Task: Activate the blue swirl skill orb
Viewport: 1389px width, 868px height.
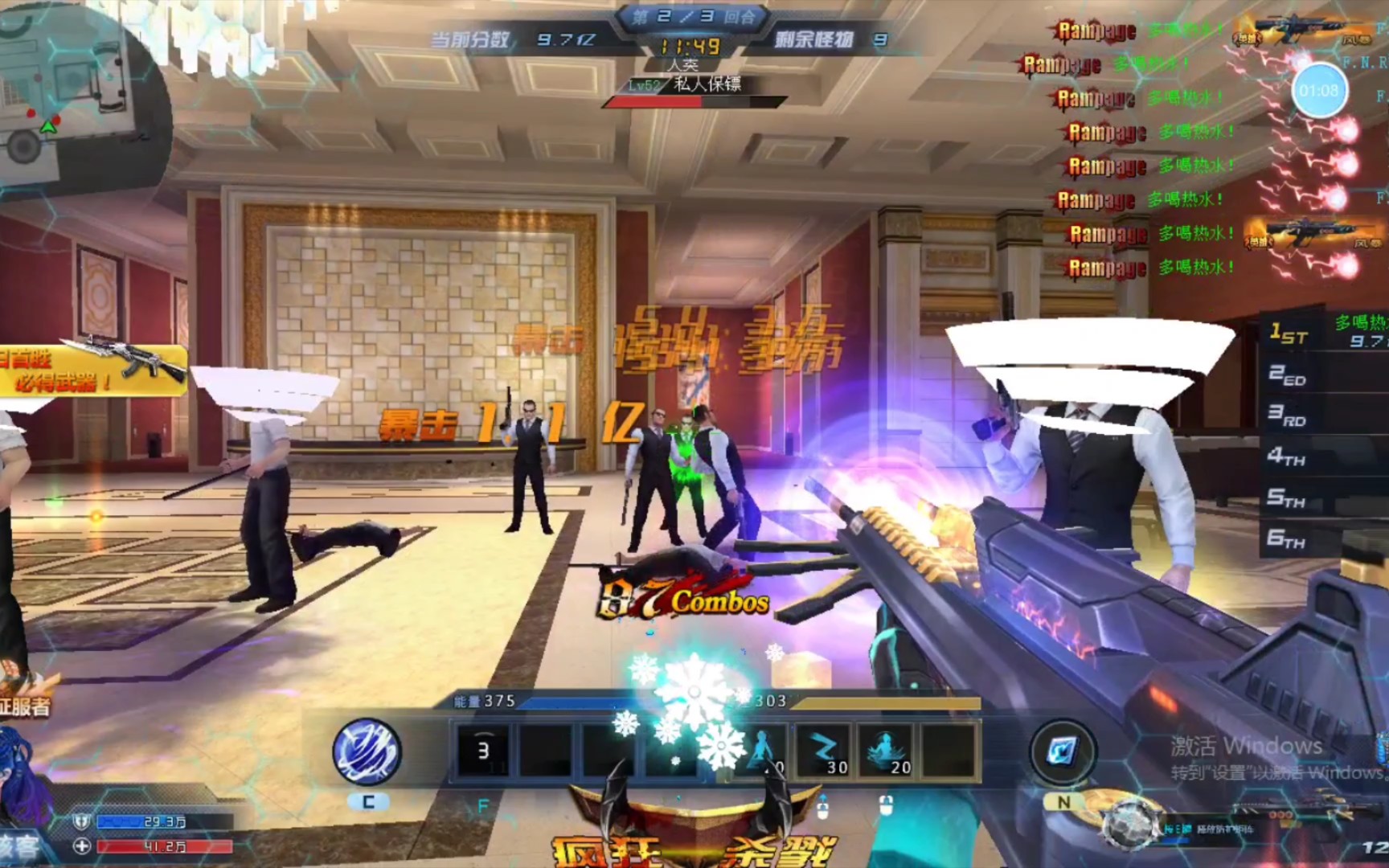Action: pos(367,752)
